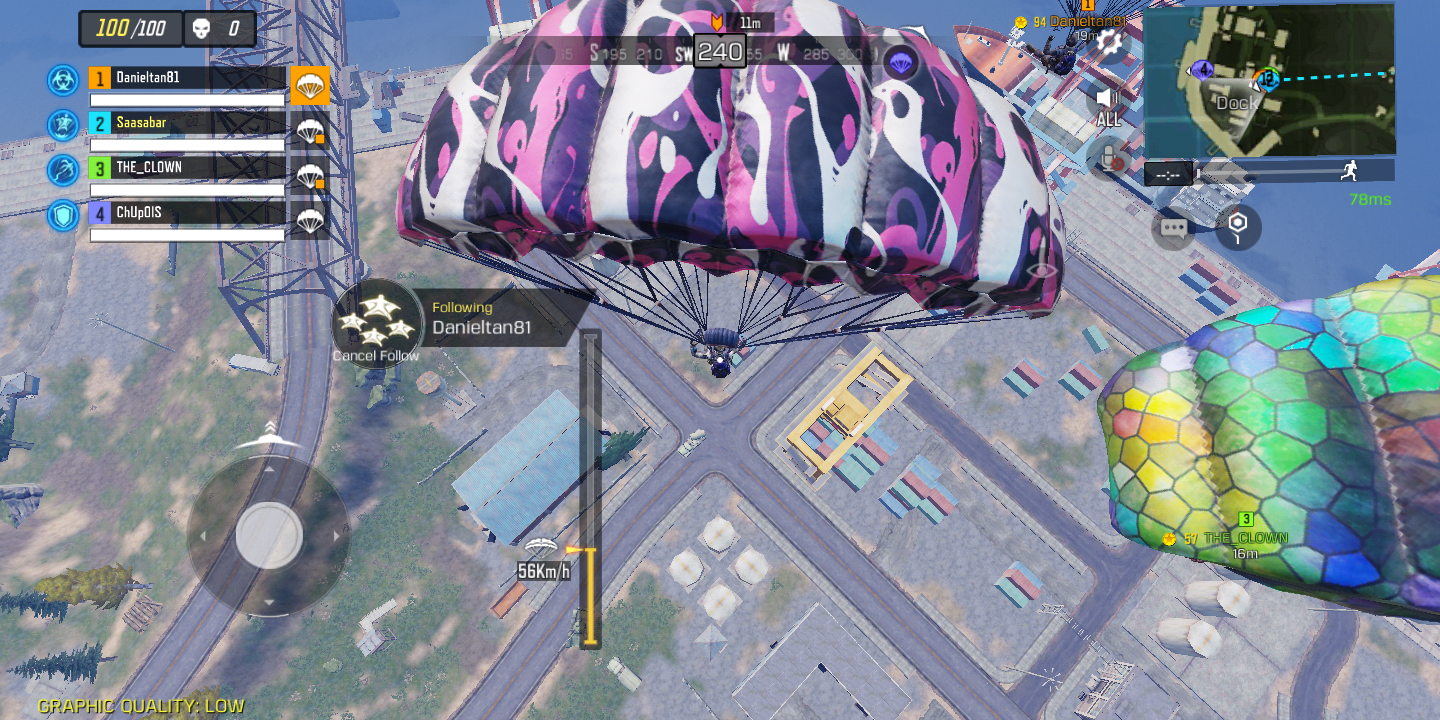The height and width of the screenshot is (720, 1440).
Task: Select teammate THE_CLOWN in squad list
Action: 187,167
